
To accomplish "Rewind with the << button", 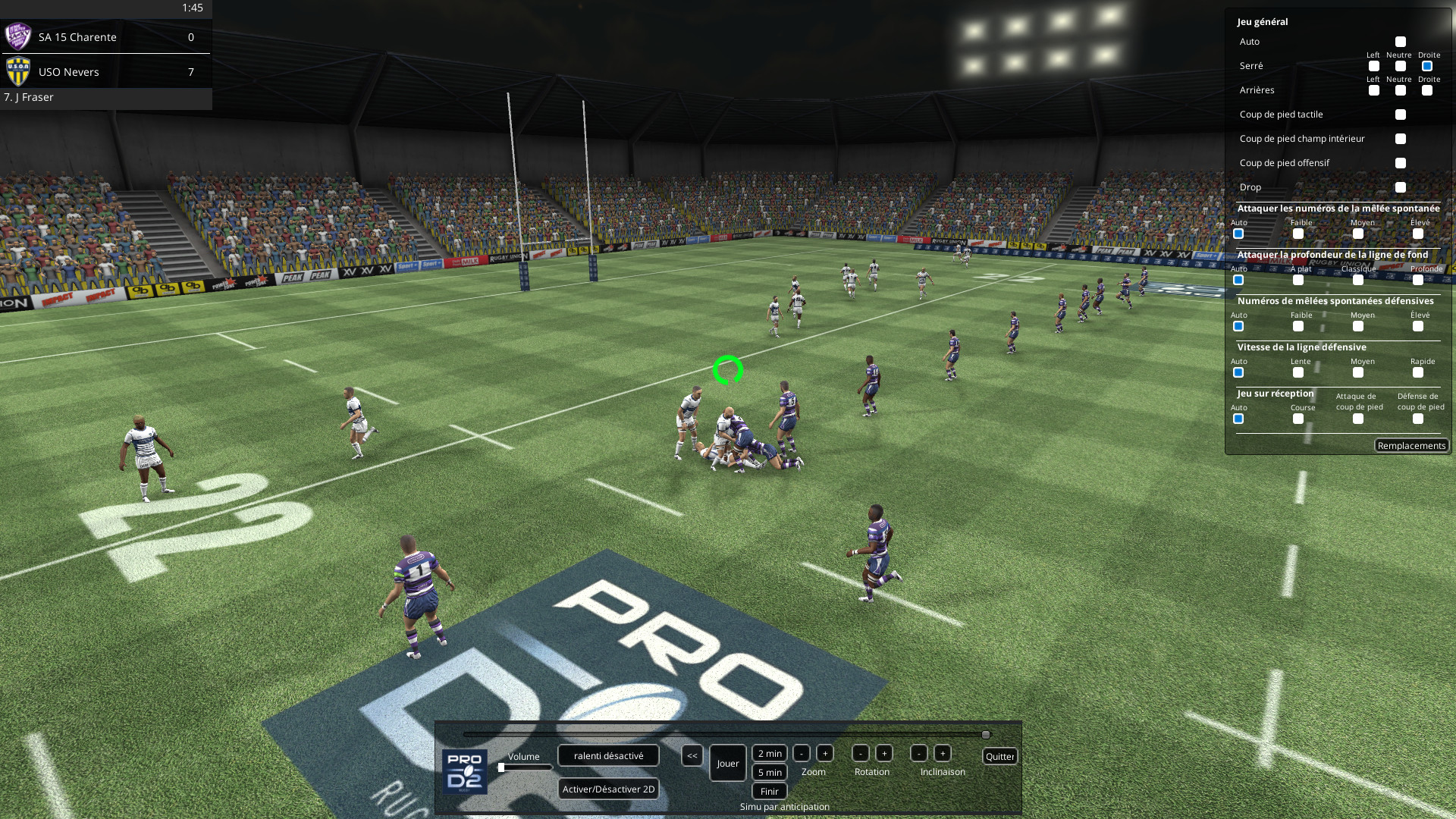I will click(692, 756).
